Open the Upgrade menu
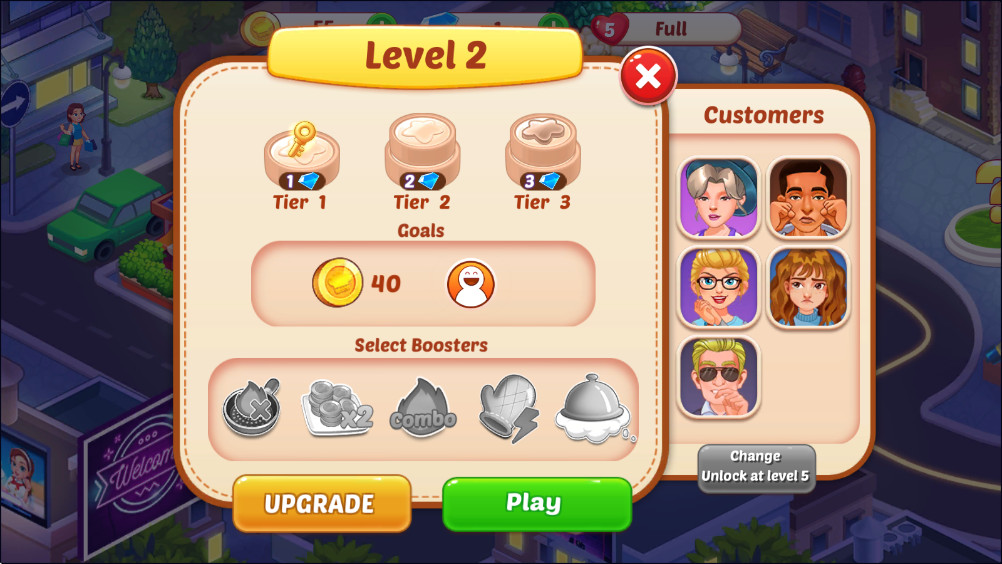 pos(321,503)
